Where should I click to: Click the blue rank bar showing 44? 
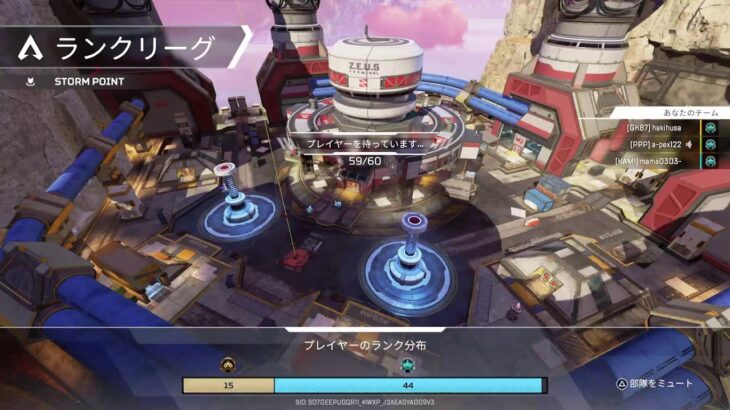point(407,385)
